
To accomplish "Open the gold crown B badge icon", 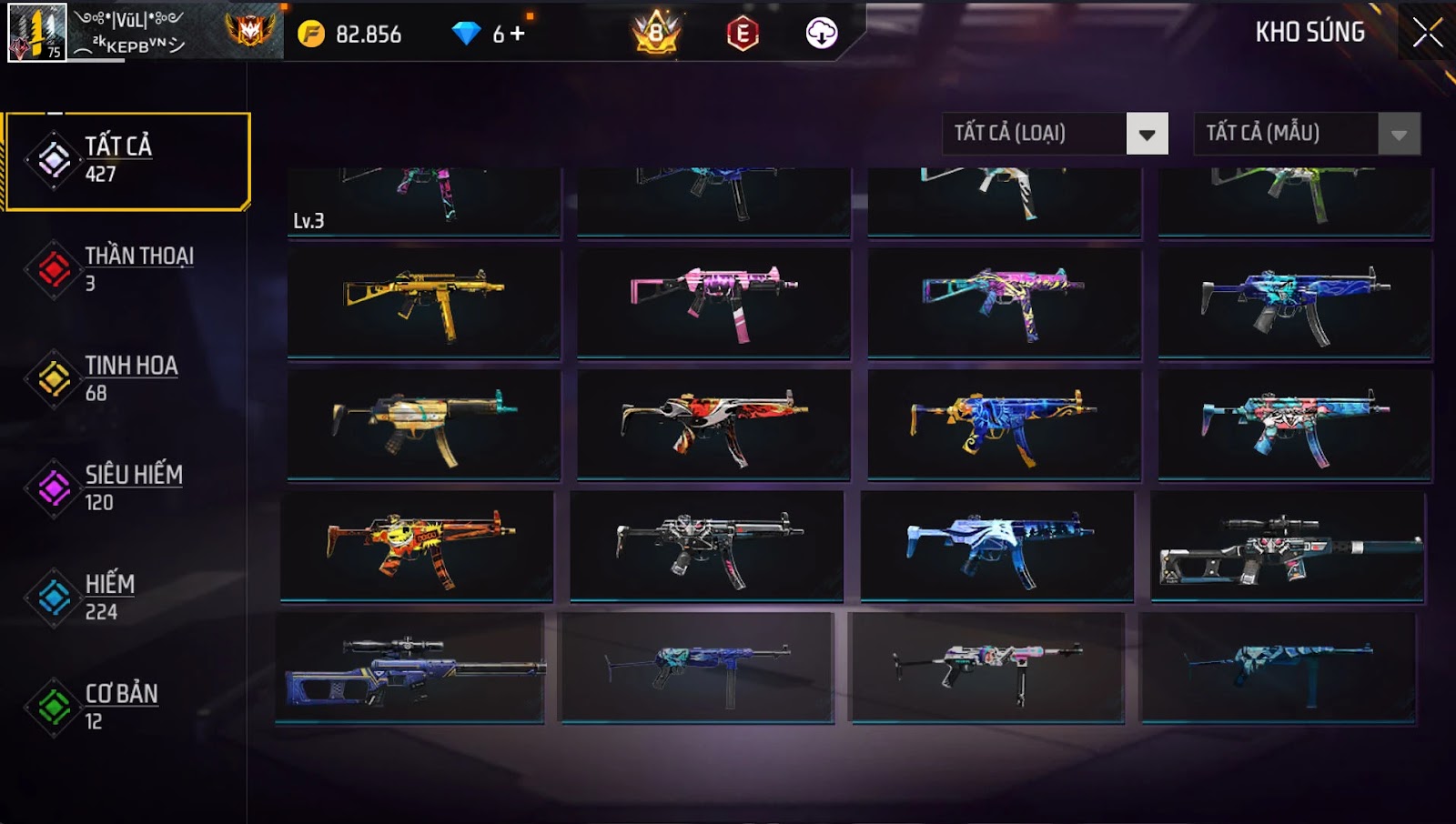I will [656, 34].
